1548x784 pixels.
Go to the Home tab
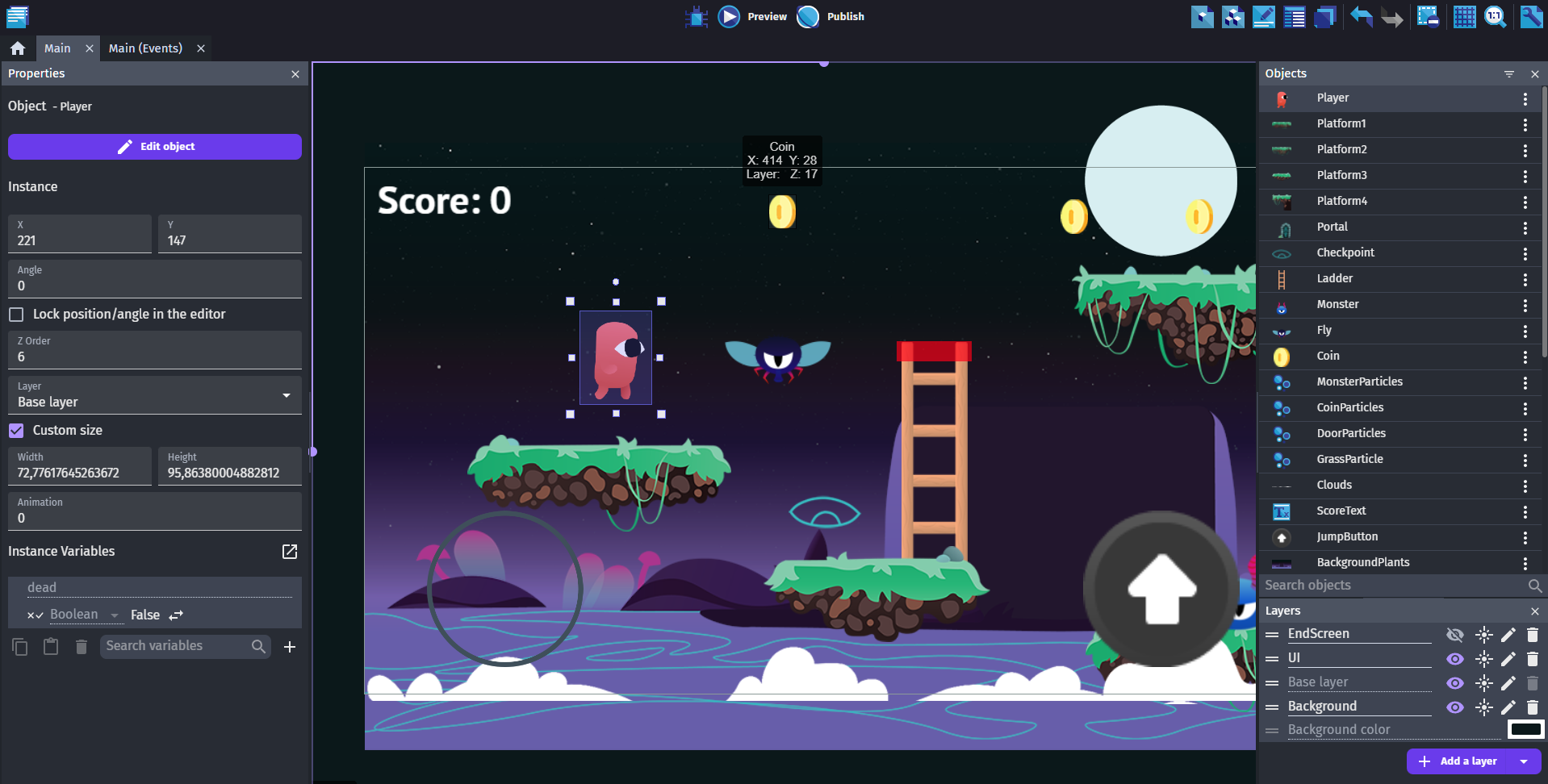click(18, 48)
